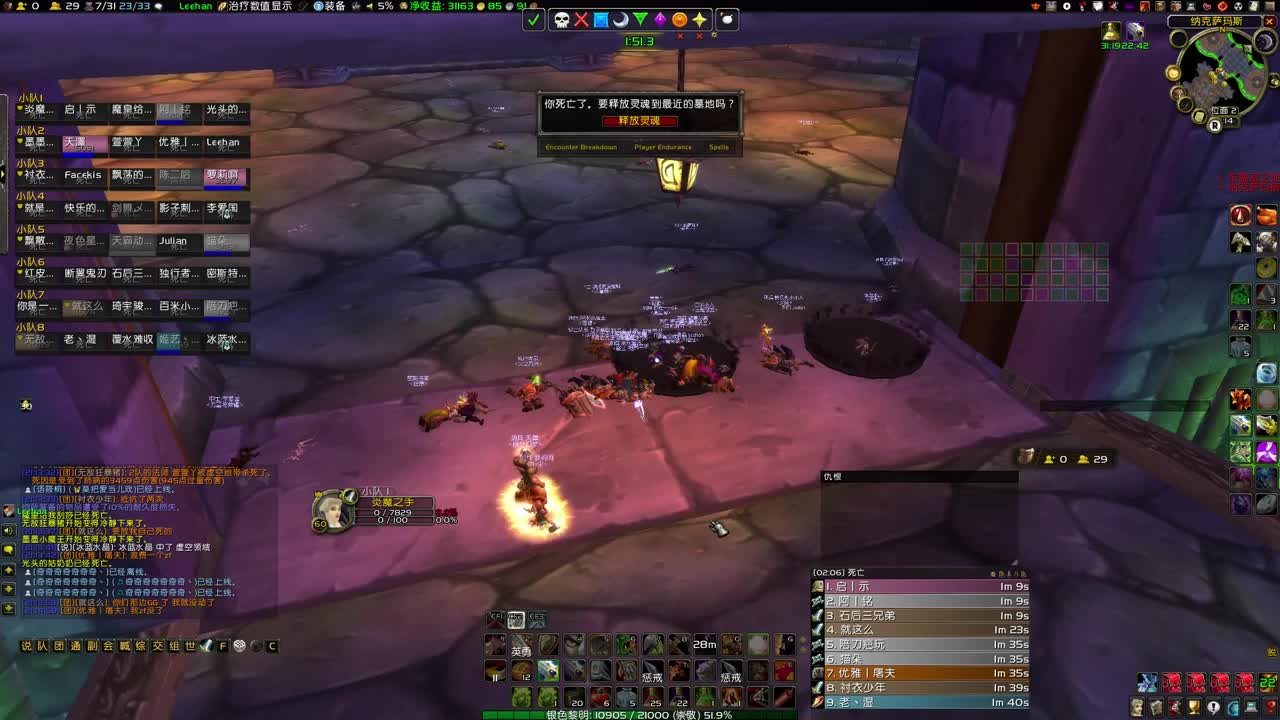Select the yellow star raid marker
Screen dimensions: 1280x720
(x=700, y=21)
